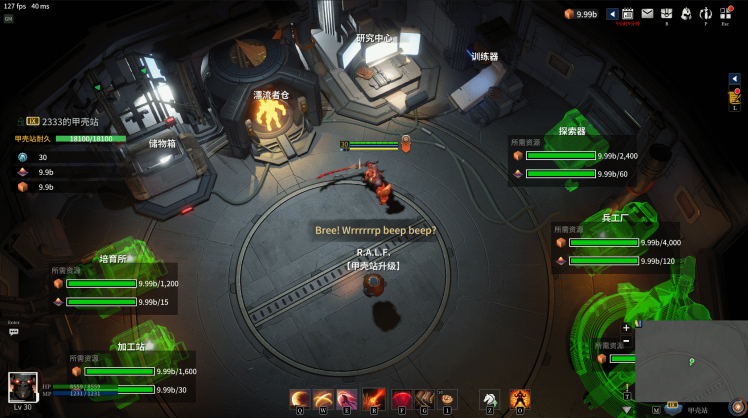This screenshot has height=418, width=748.
Task: Open the backpack inventory icon
Action: tap(666, 13)
